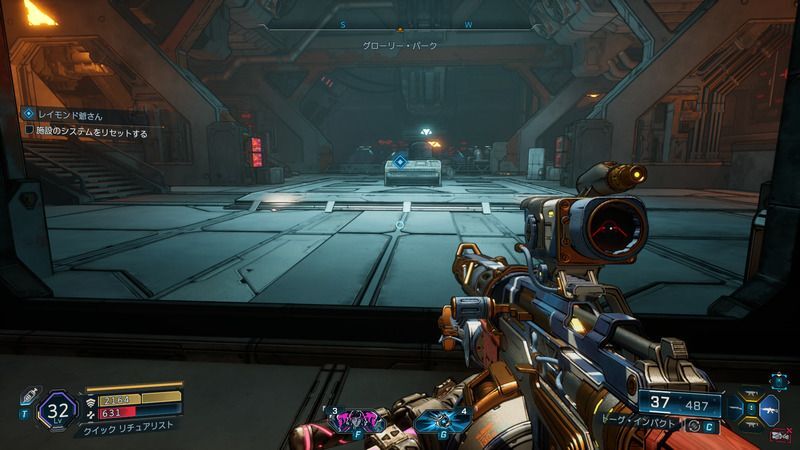The height and width of the screenshot is (450, 800).
Task: Activate the pink action skill icon
Action: point(353,421)
